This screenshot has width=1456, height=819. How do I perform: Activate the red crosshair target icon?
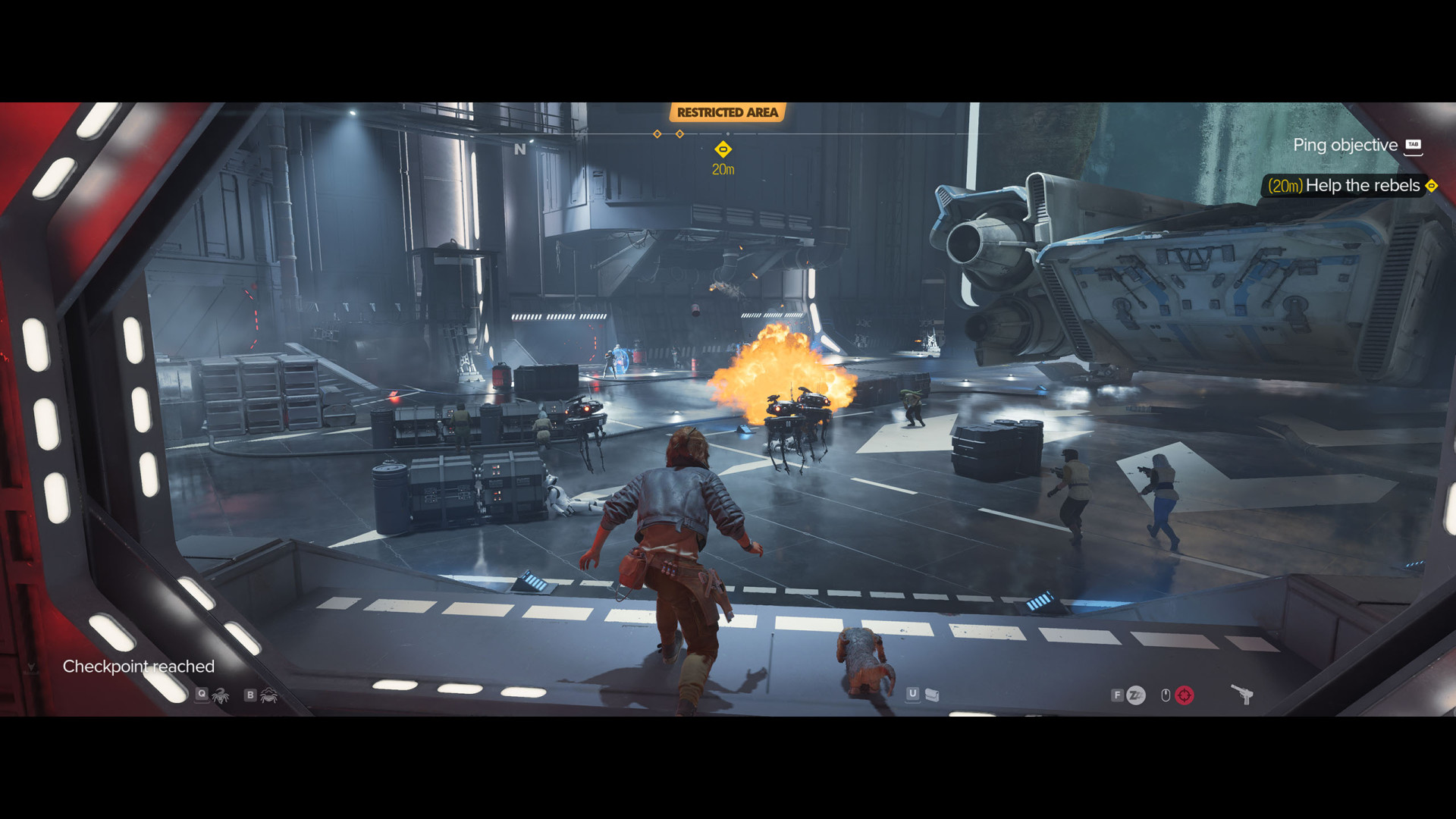(1184, 695)
